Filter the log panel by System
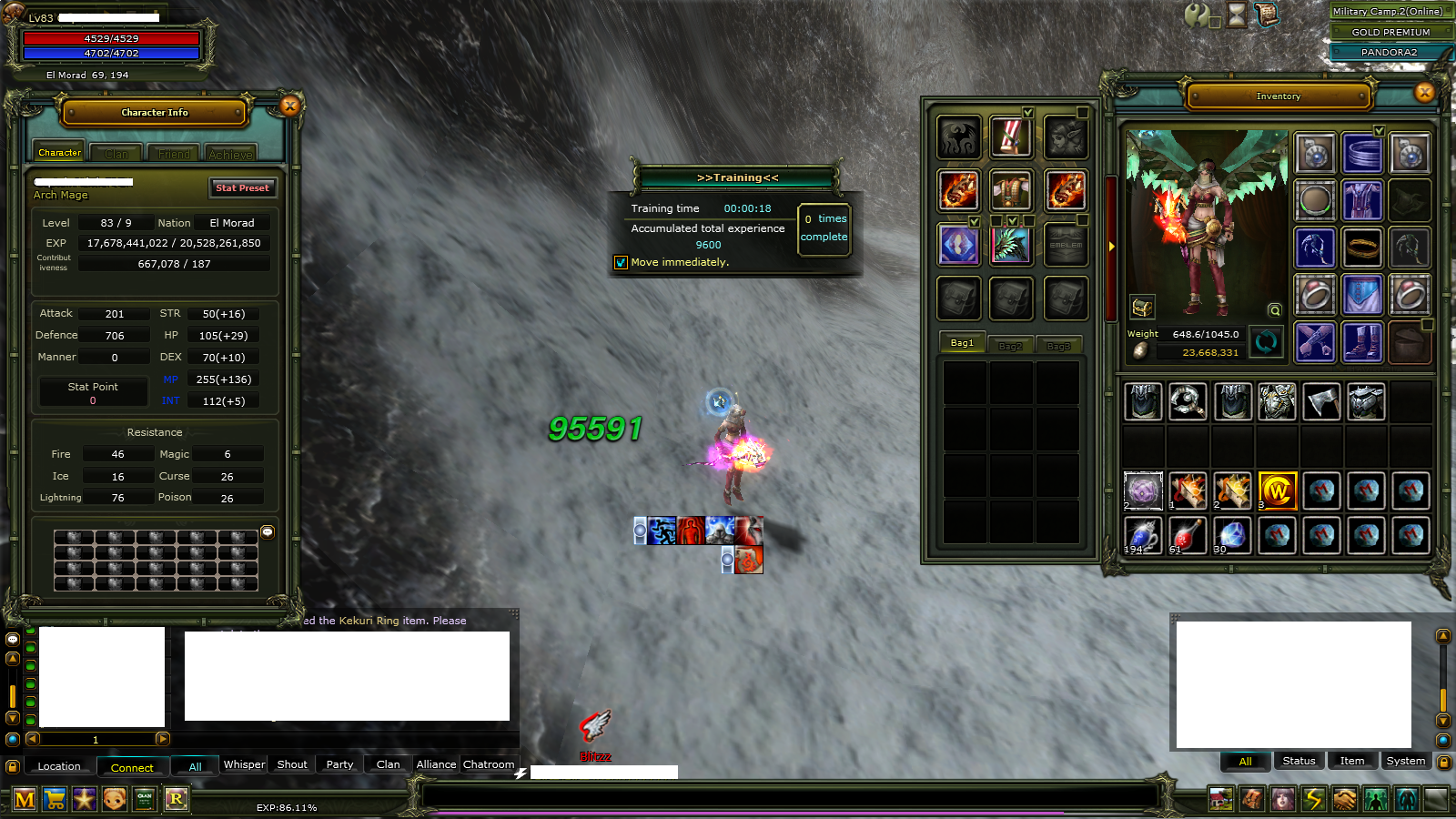This screenshot has height=819, width=1456. 1405,761
